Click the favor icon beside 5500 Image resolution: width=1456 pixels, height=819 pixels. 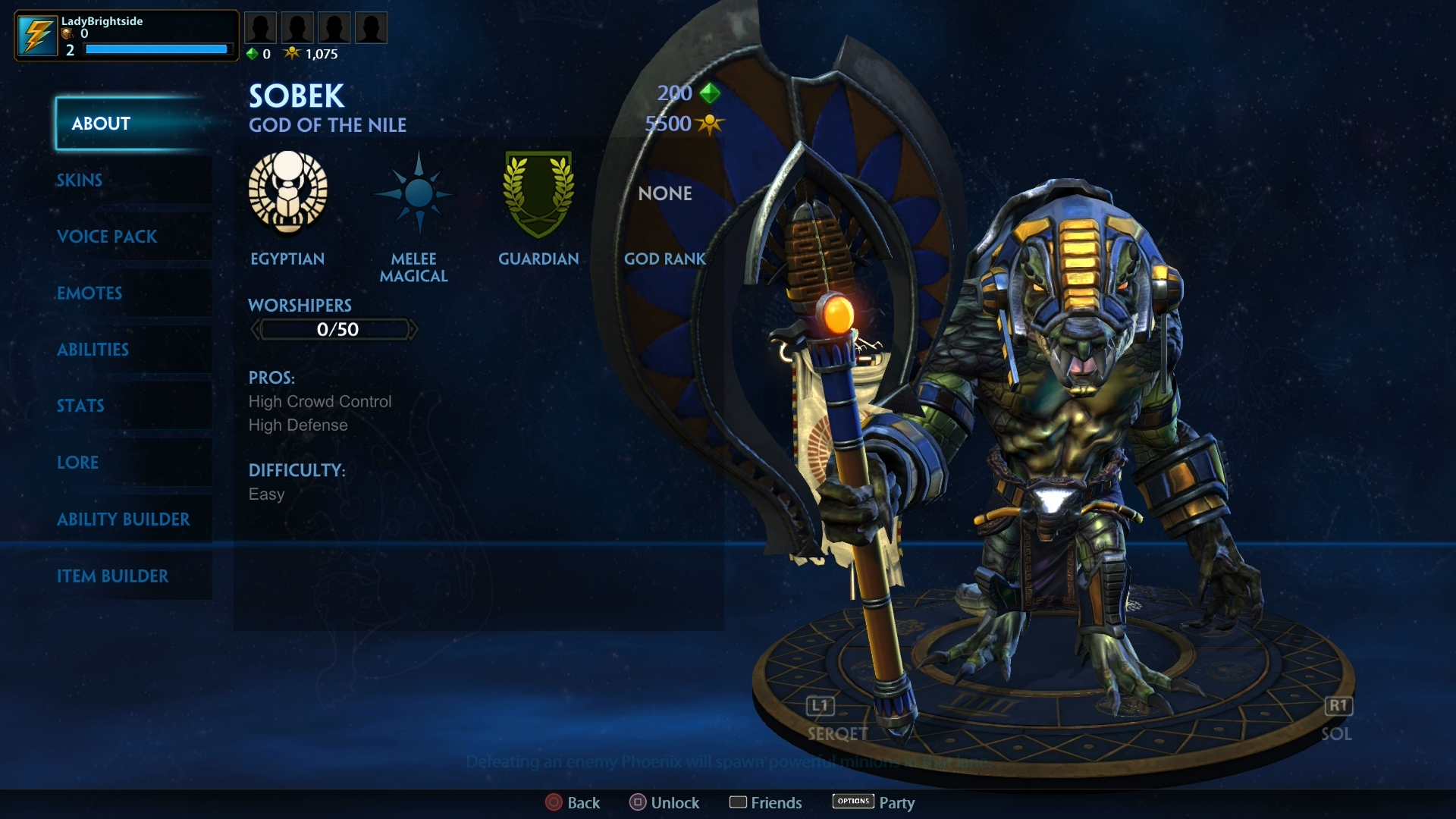710,124
